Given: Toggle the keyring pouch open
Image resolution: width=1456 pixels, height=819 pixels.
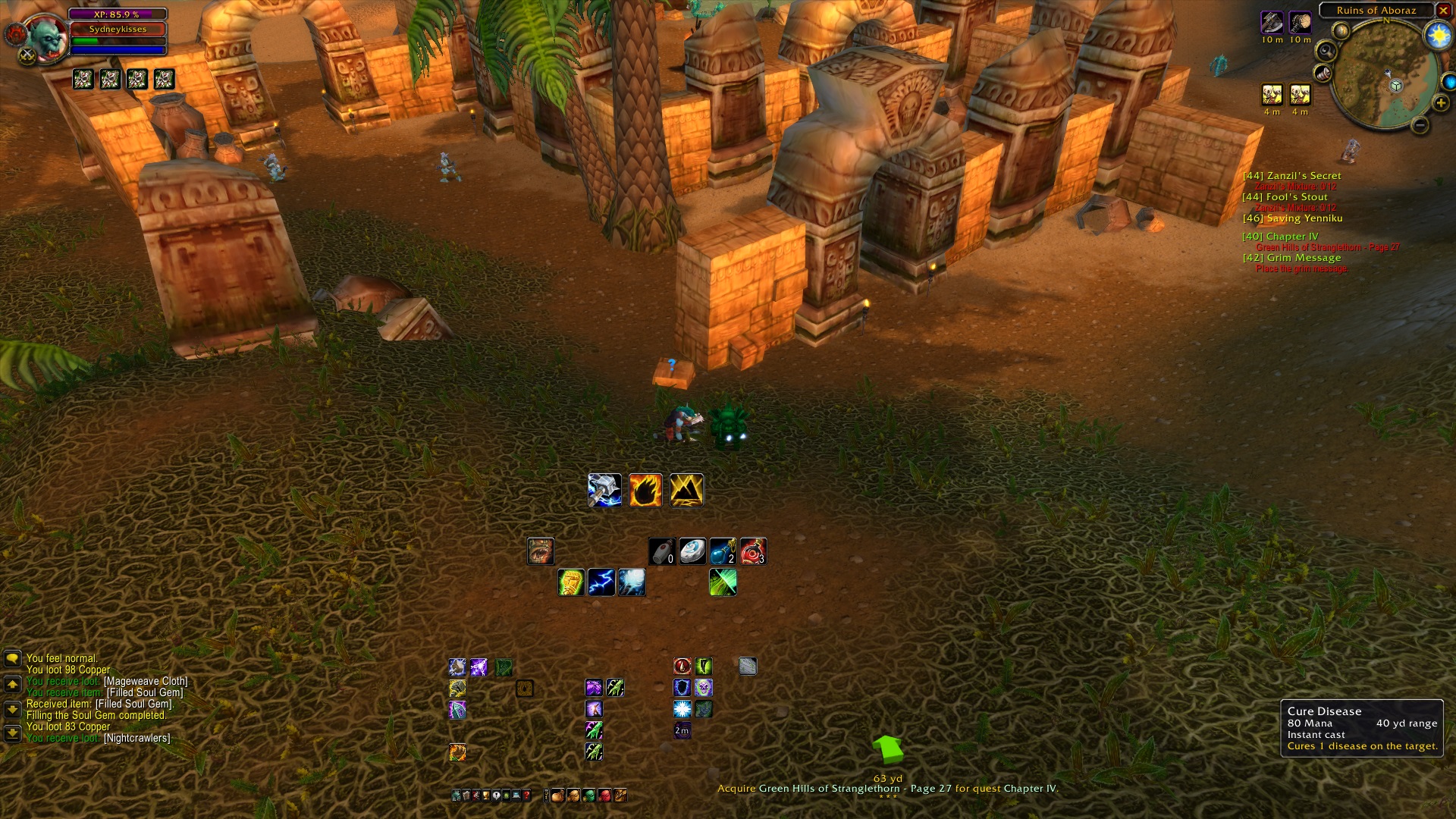Looking at the screenshot, I should [546, 796].
